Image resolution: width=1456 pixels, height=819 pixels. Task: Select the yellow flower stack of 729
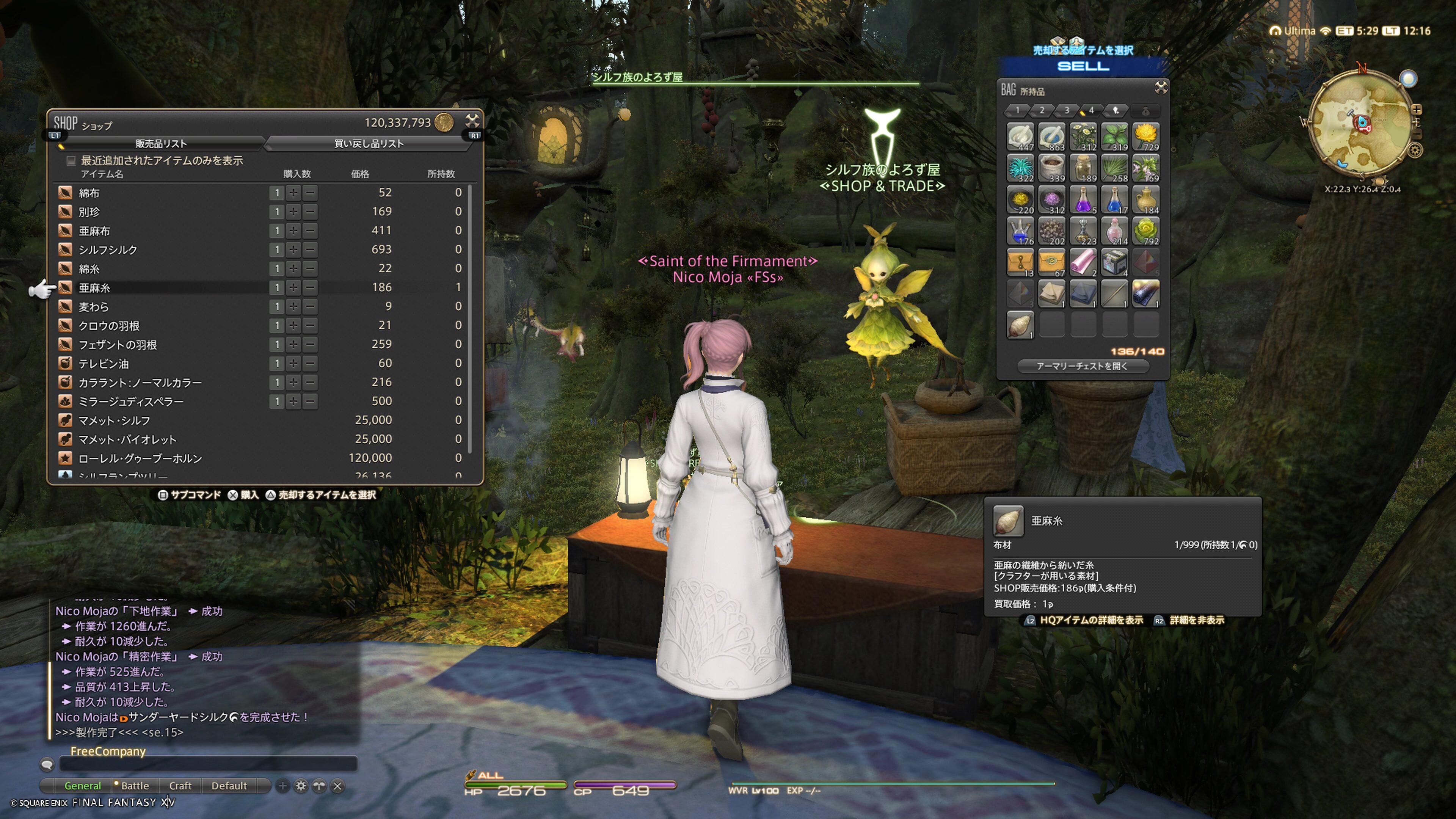[x=1146, y=137]
